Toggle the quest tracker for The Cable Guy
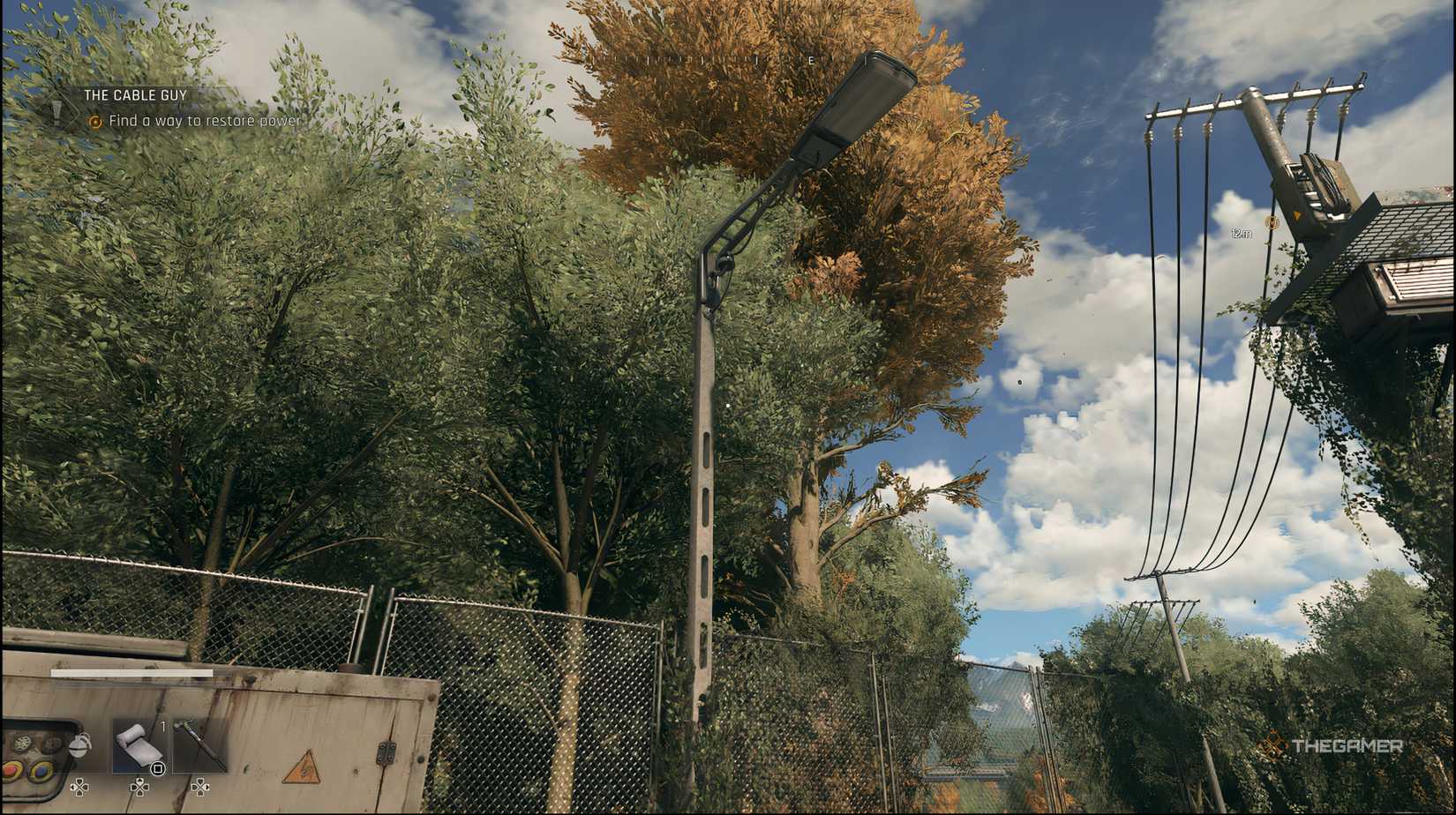This screenshot has width=1456, height=815. pyautogui.click(x=135, y=95)
